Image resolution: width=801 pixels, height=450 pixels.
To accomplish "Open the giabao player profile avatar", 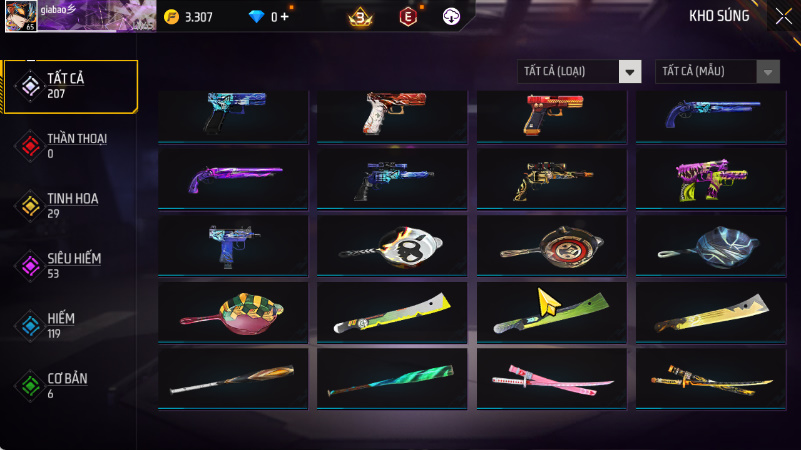I will [17, 15].
